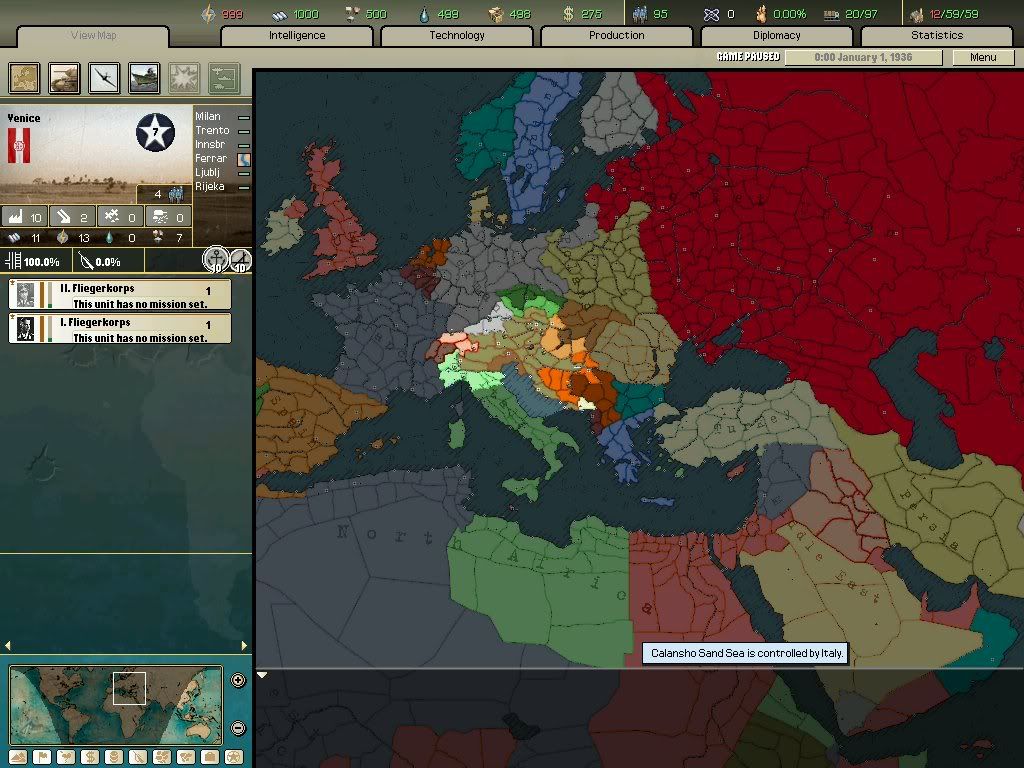The image size is (1024, 768).
Task: Switch to the dollar-sign economic map mode
Action: coord(88,757)
